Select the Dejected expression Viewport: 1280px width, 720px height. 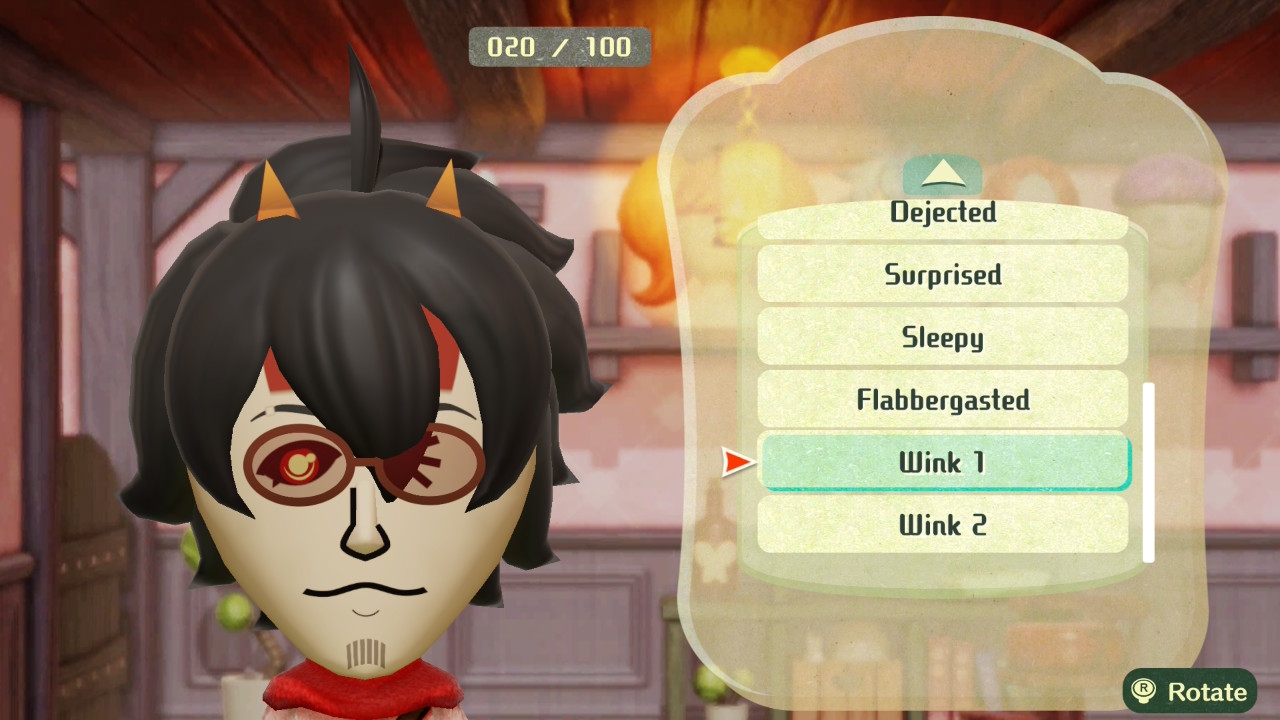(942, 216)
